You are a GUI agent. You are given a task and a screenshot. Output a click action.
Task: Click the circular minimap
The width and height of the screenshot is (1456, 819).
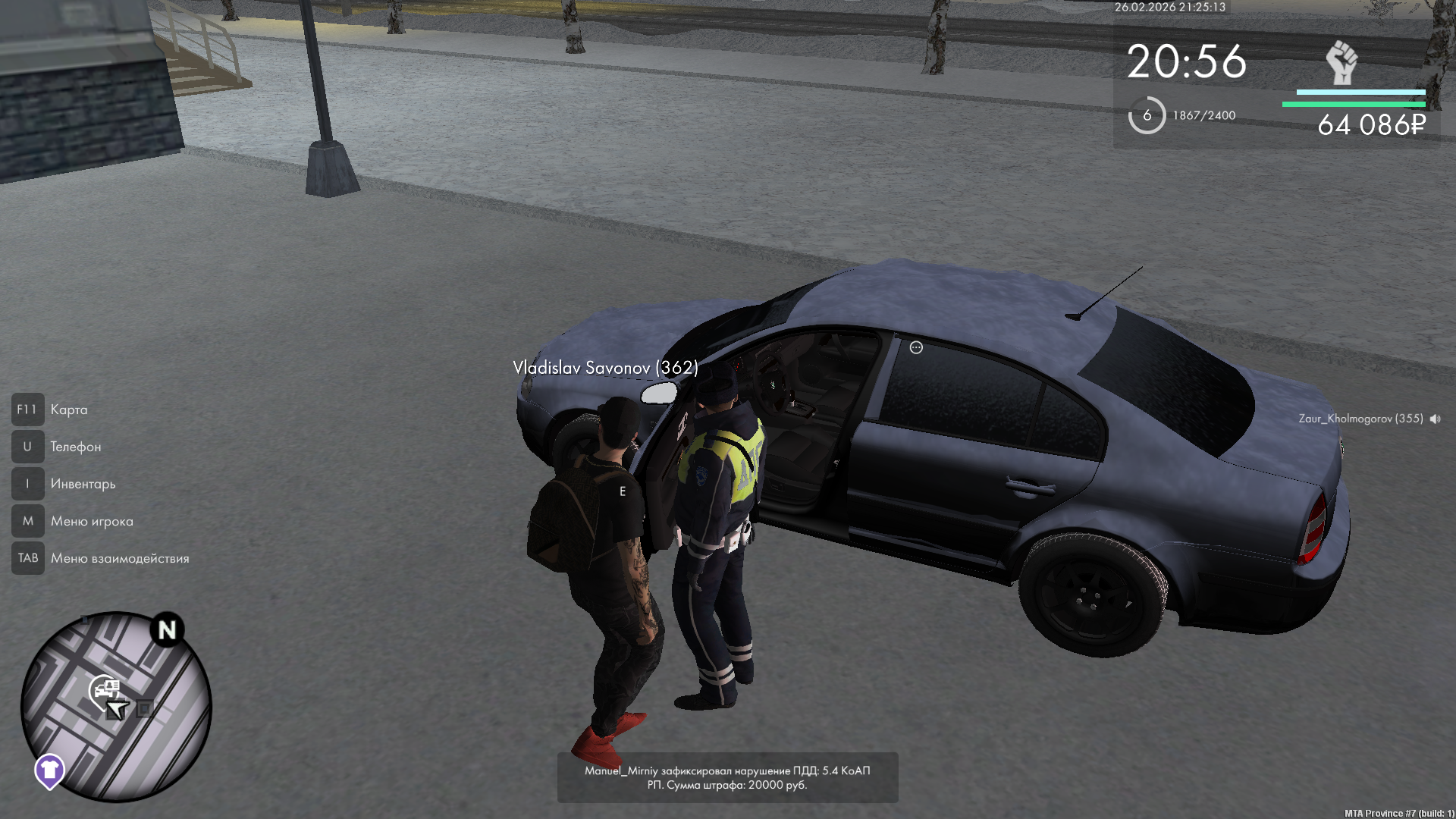coord(116,707)
